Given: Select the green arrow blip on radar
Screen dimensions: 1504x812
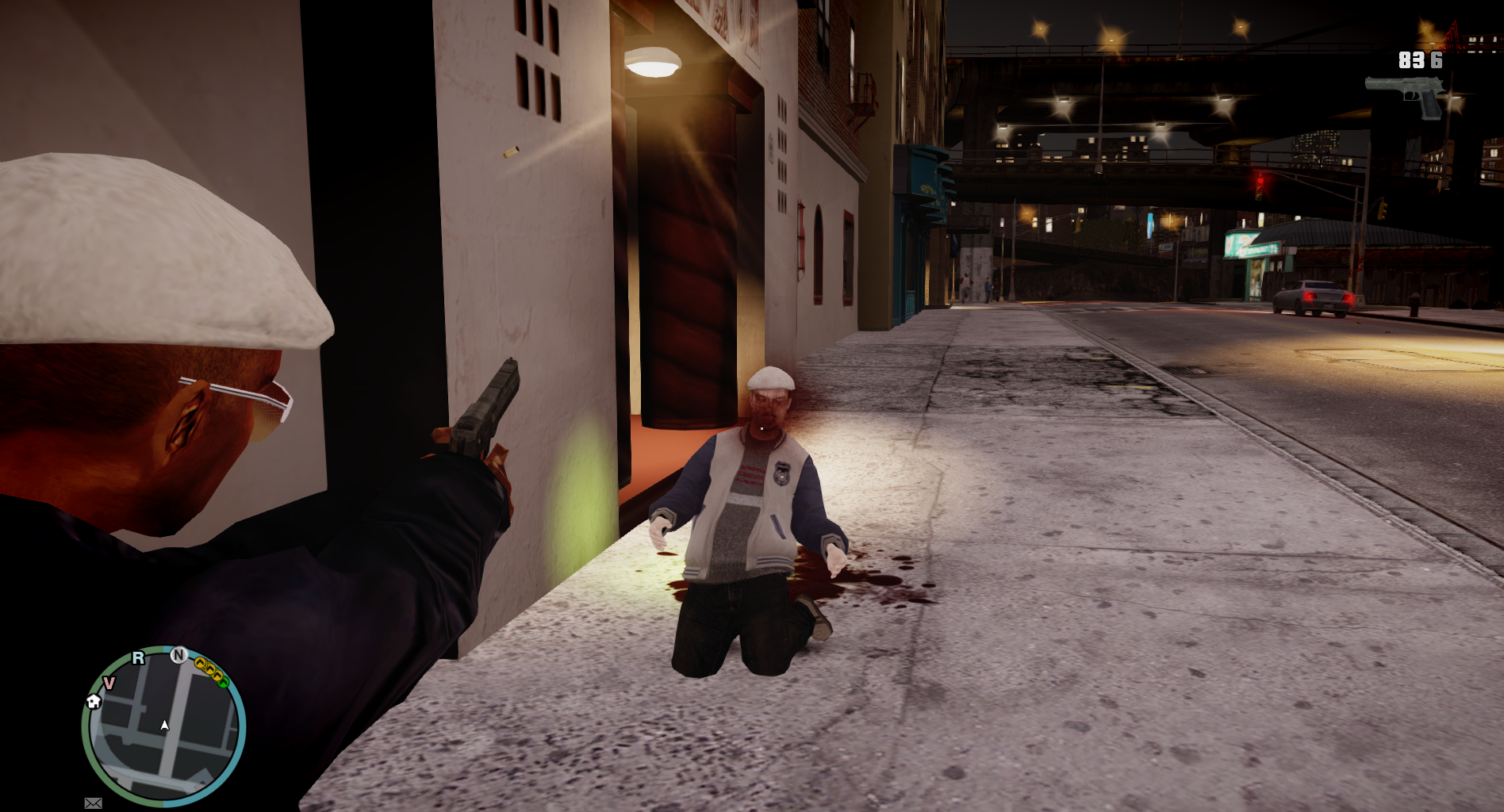Looking at the screenshot, I should click(x=223, y=680).
